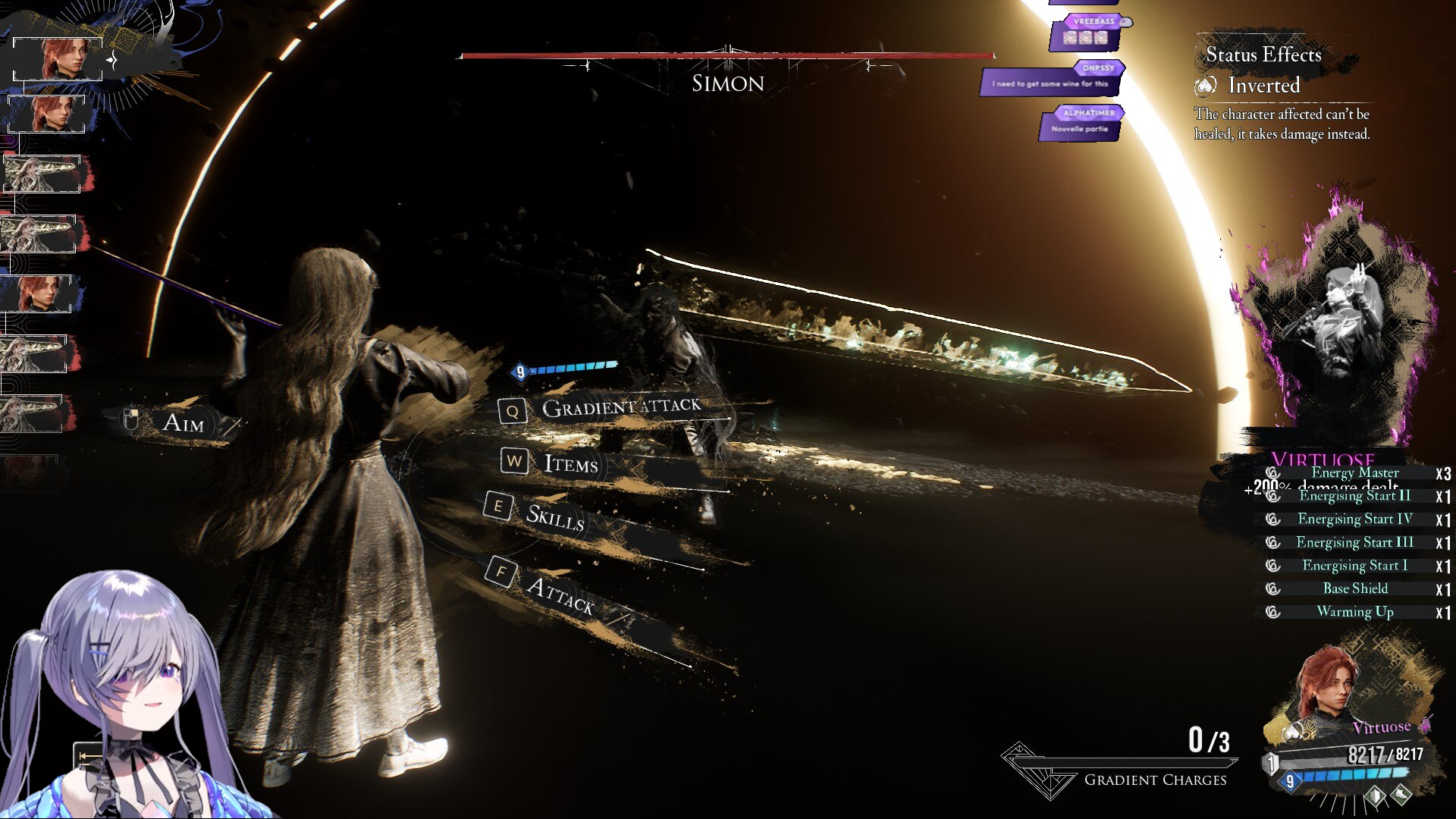Viewport: 1456px width, 819px height.
Task: Select the Skills battle command
Action: (x=555, y=516)
